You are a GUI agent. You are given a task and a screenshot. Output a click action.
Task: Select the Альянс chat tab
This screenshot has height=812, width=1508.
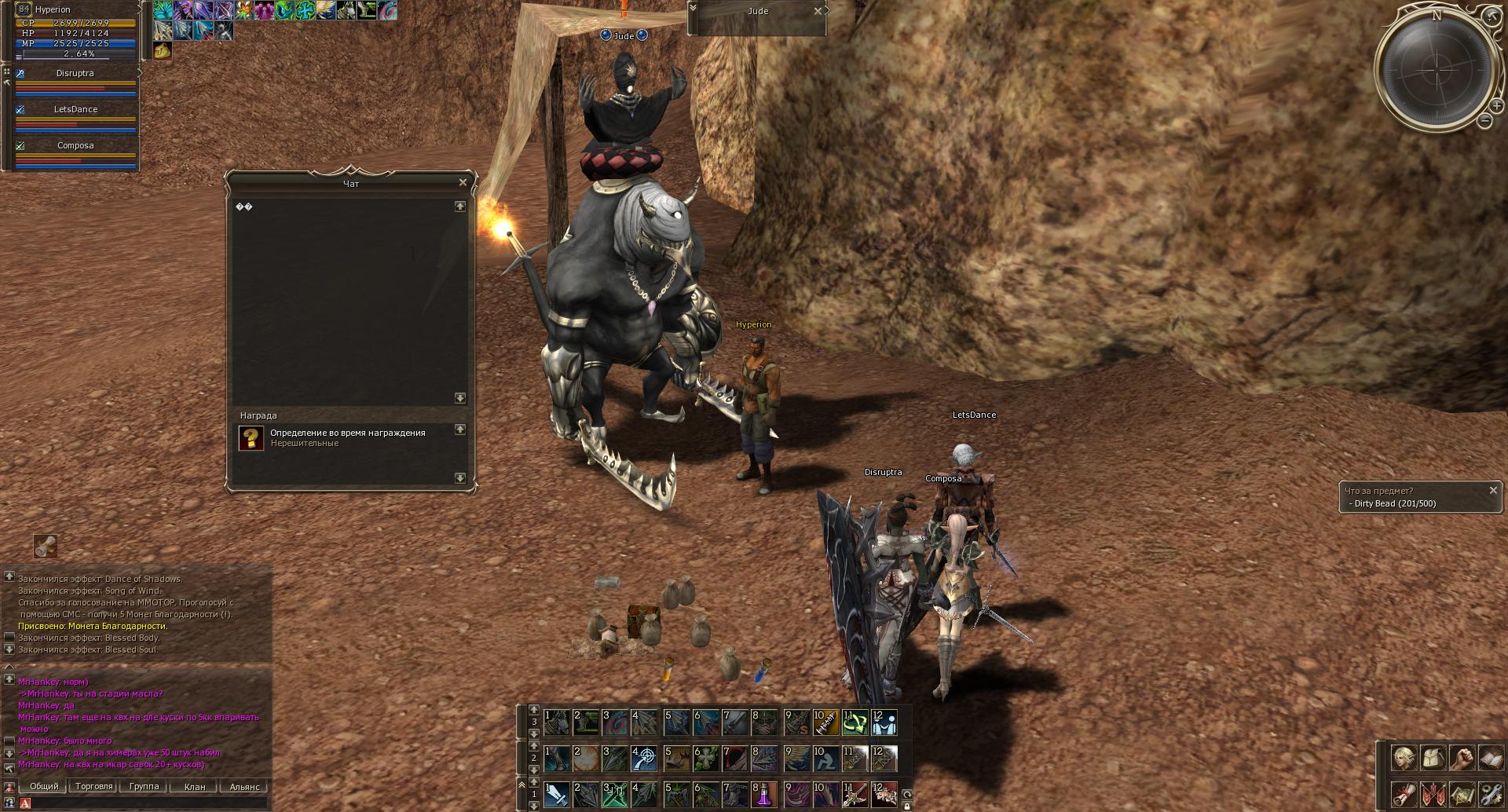[244, 786]
